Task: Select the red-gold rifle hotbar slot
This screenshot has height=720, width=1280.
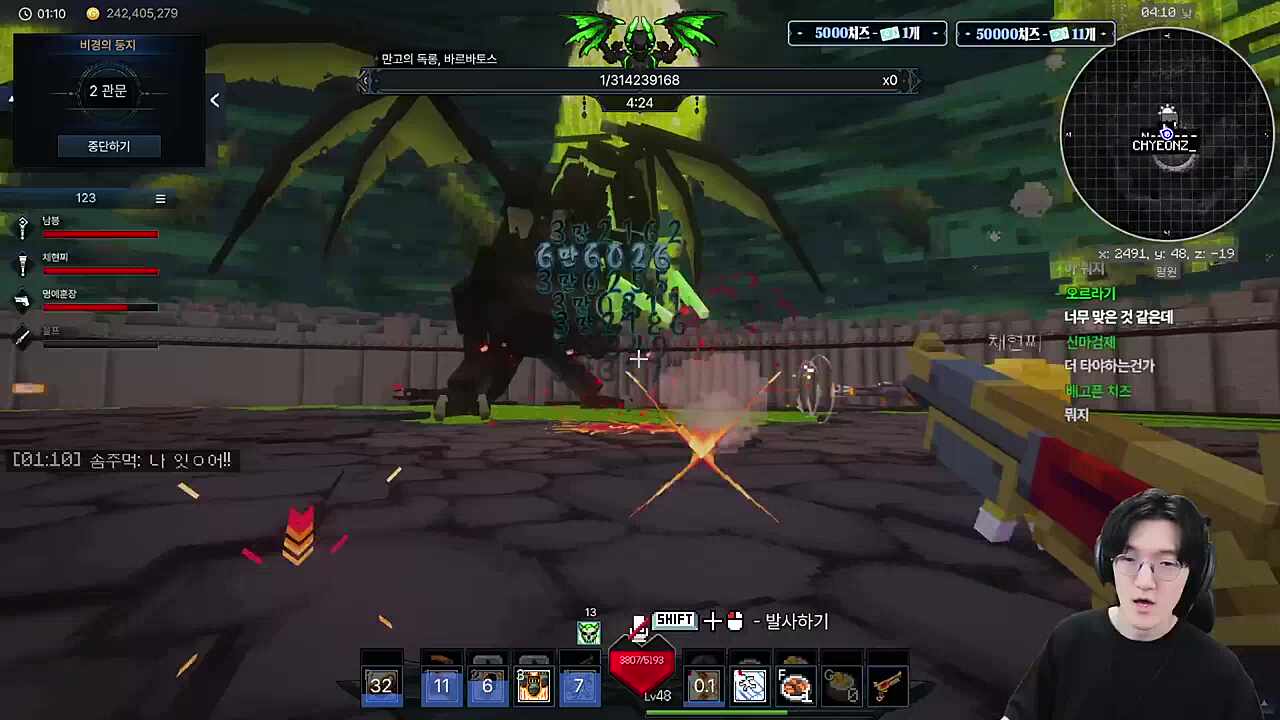Action: point(887,685)
